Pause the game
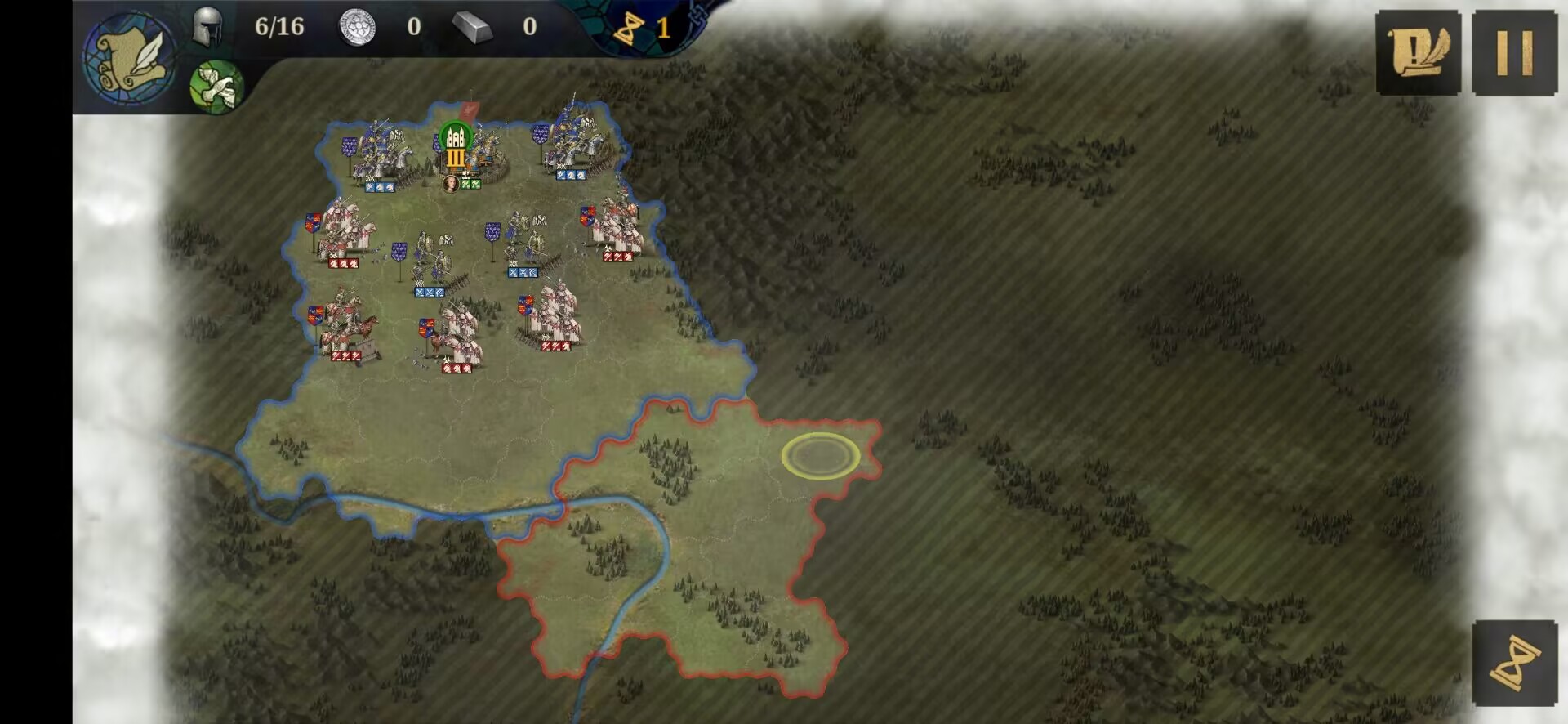 (x=1514, y=53)
